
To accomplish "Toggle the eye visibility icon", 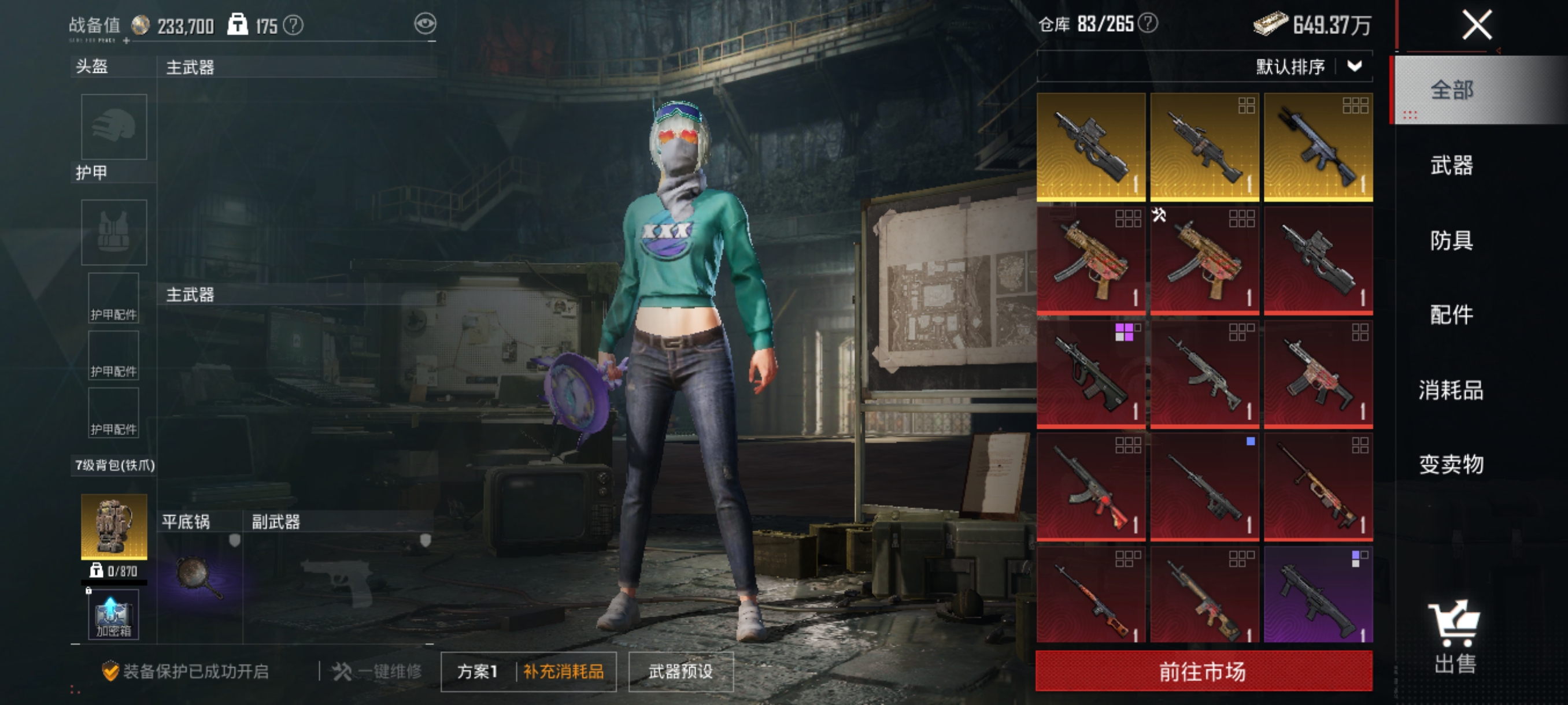I will pos(425,24).
